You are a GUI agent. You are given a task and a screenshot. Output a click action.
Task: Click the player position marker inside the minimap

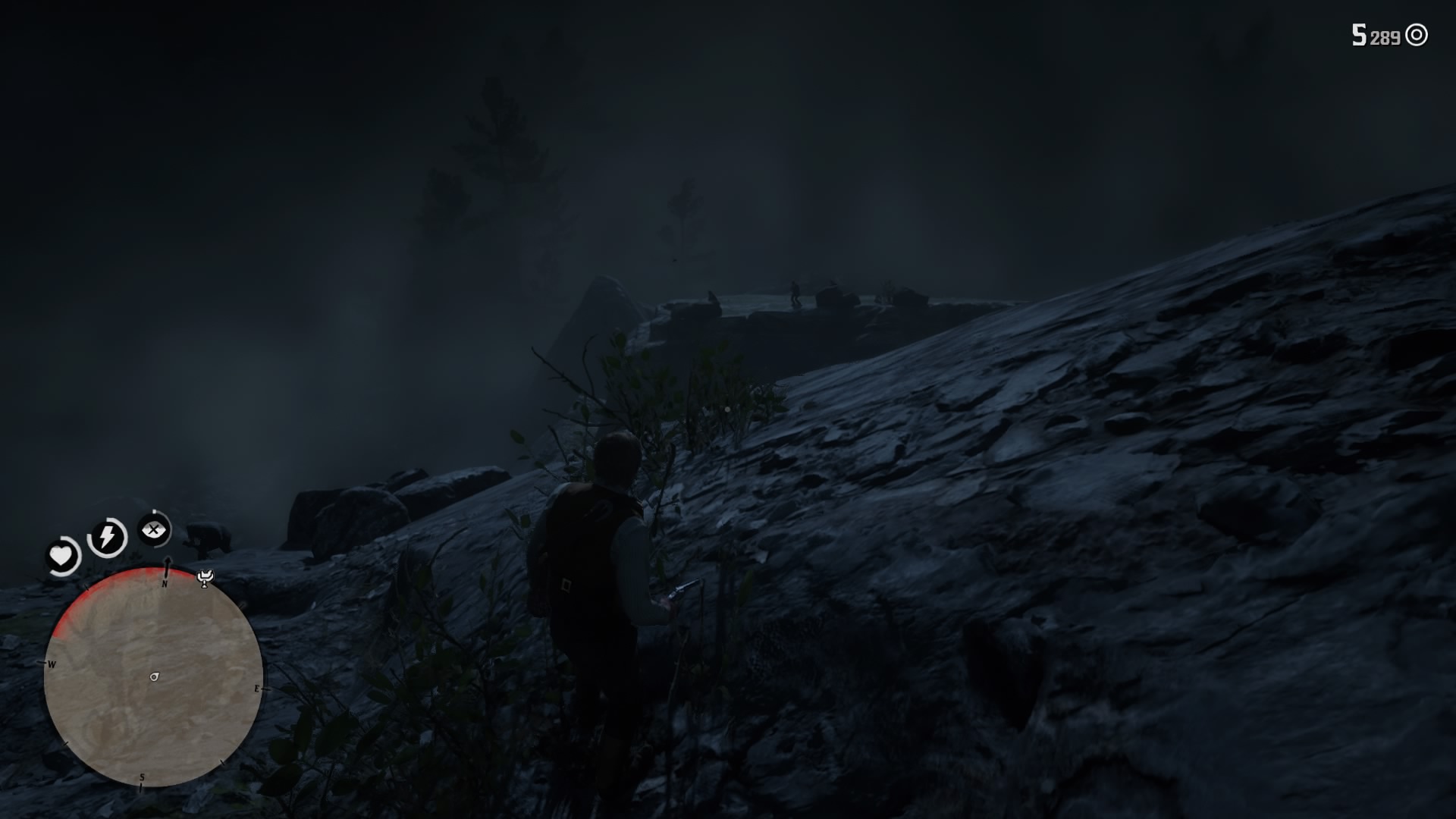(x=153, y=675)
